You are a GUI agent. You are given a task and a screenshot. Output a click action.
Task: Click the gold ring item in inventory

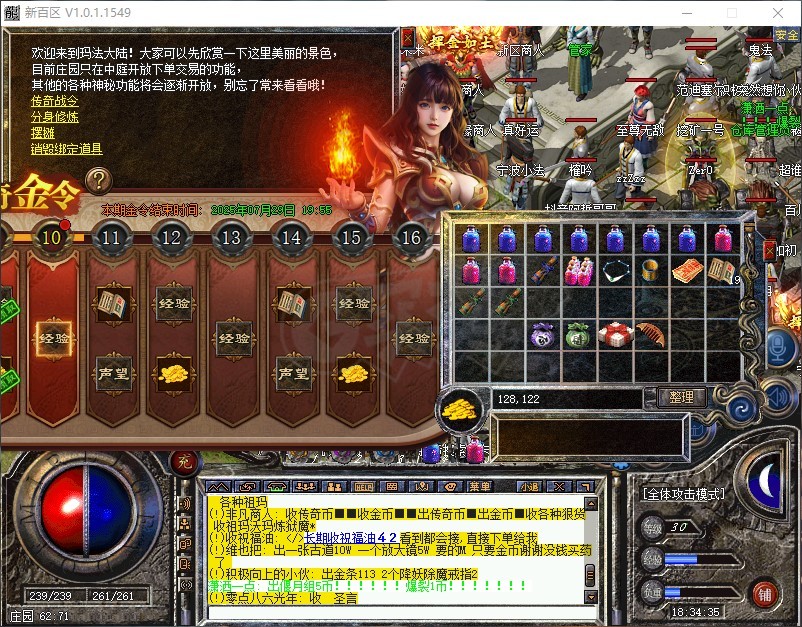tap(651, 270)
